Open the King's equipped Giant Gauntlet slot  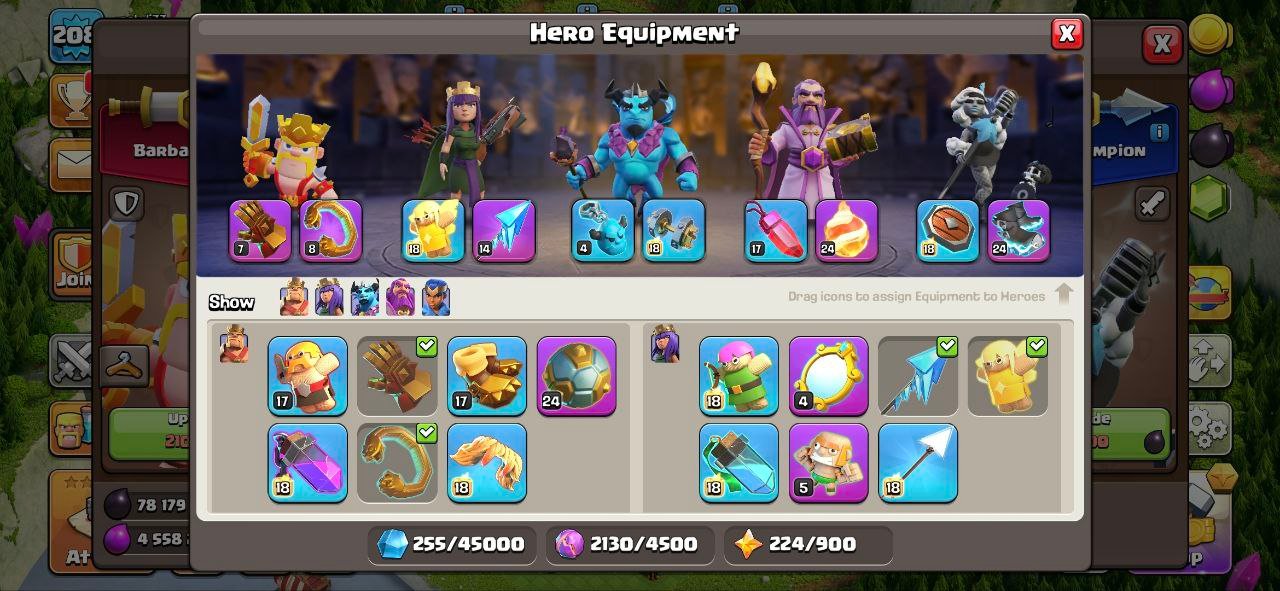260,230
